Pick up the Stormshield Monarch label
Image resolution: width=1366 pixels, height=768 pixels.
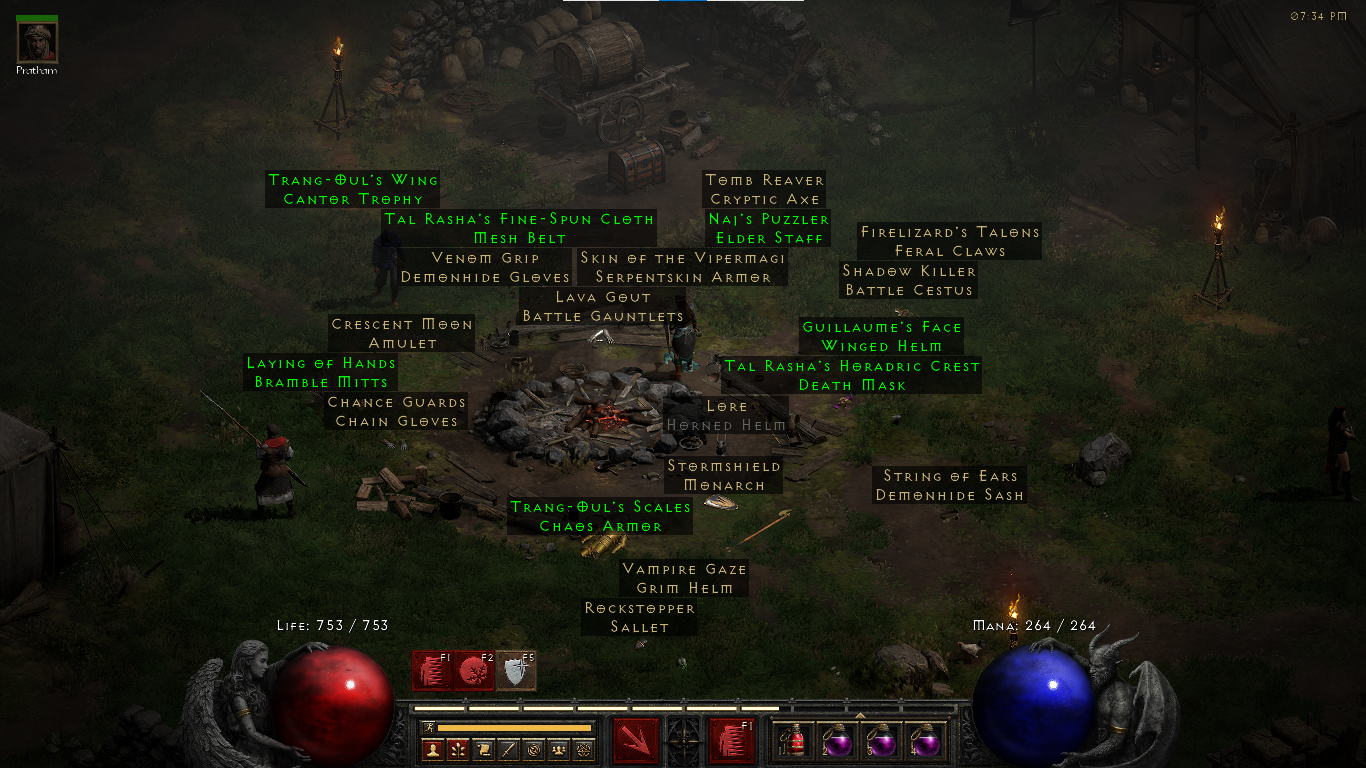(x=724, y=476)
